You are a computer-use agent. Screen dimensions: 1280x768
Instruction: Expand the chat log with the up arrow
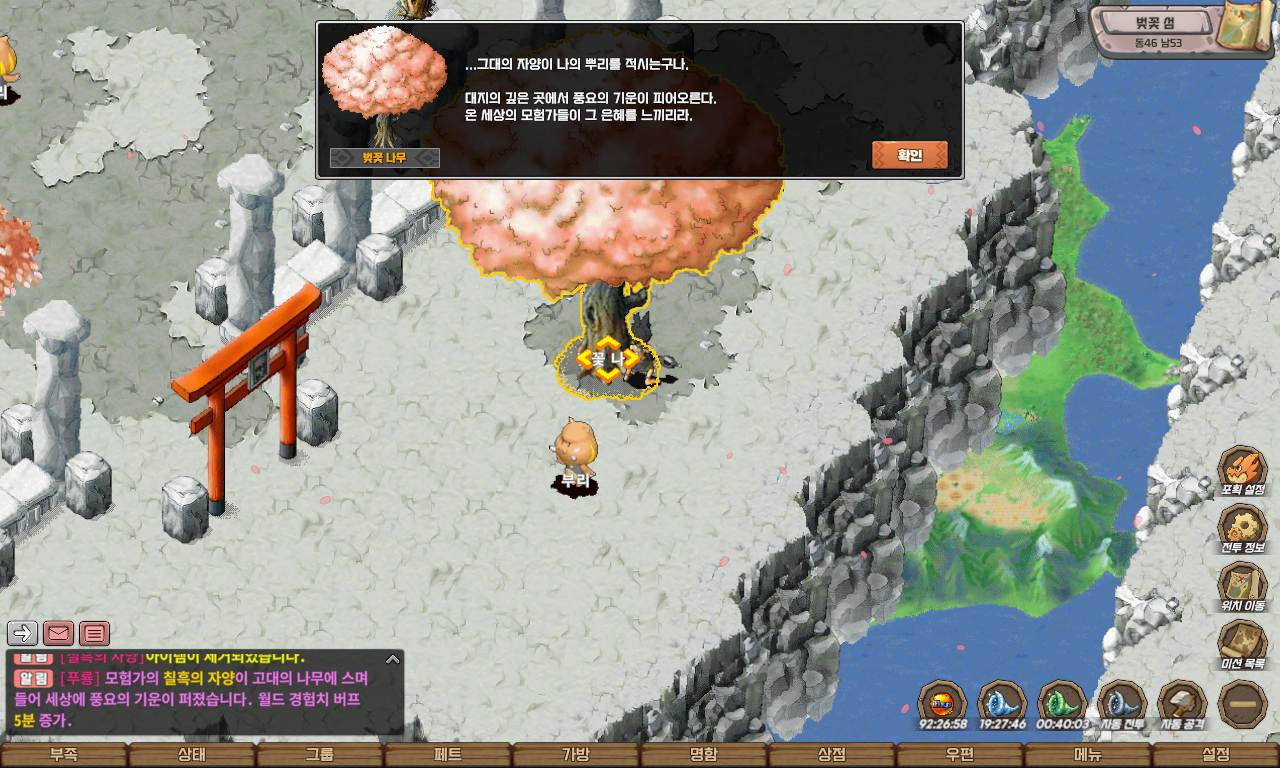click(x=393, y=659)
